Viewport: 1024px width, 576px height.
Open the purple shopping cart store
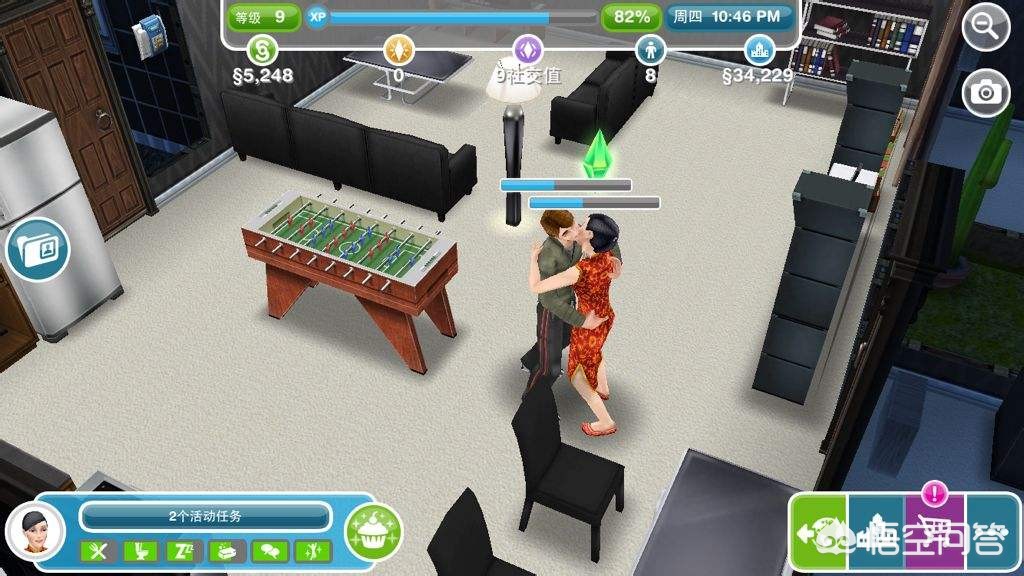pyautogui.click(x=934, y=532)
